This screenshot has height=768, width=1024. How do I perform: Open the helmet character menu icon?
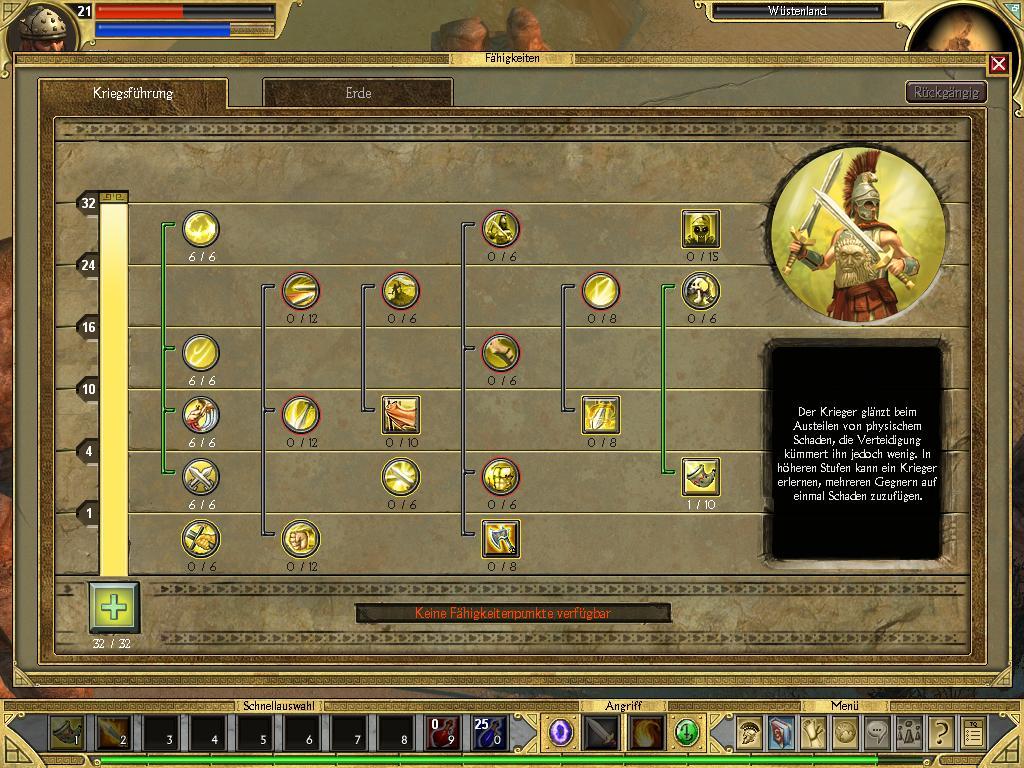click(747, 734)
